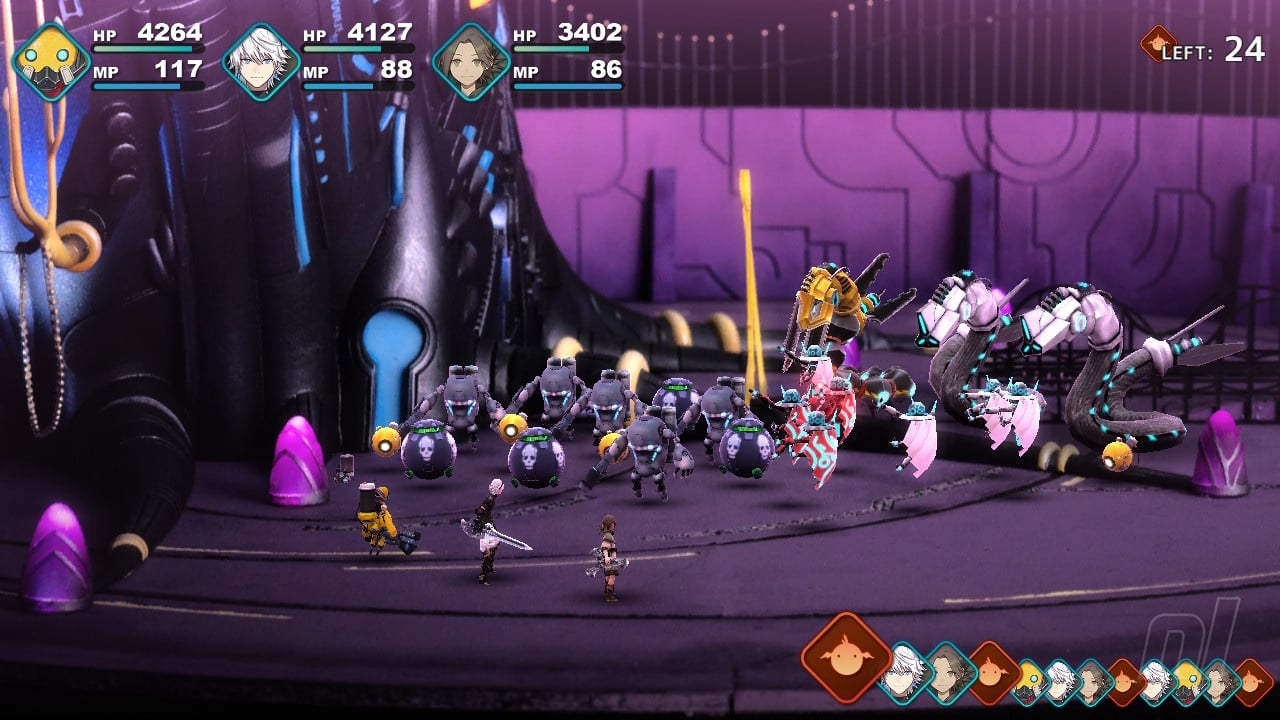Click the enemies-left counter icon
The width and height of the screenshot is (1280, 720).
(1157, 44)
